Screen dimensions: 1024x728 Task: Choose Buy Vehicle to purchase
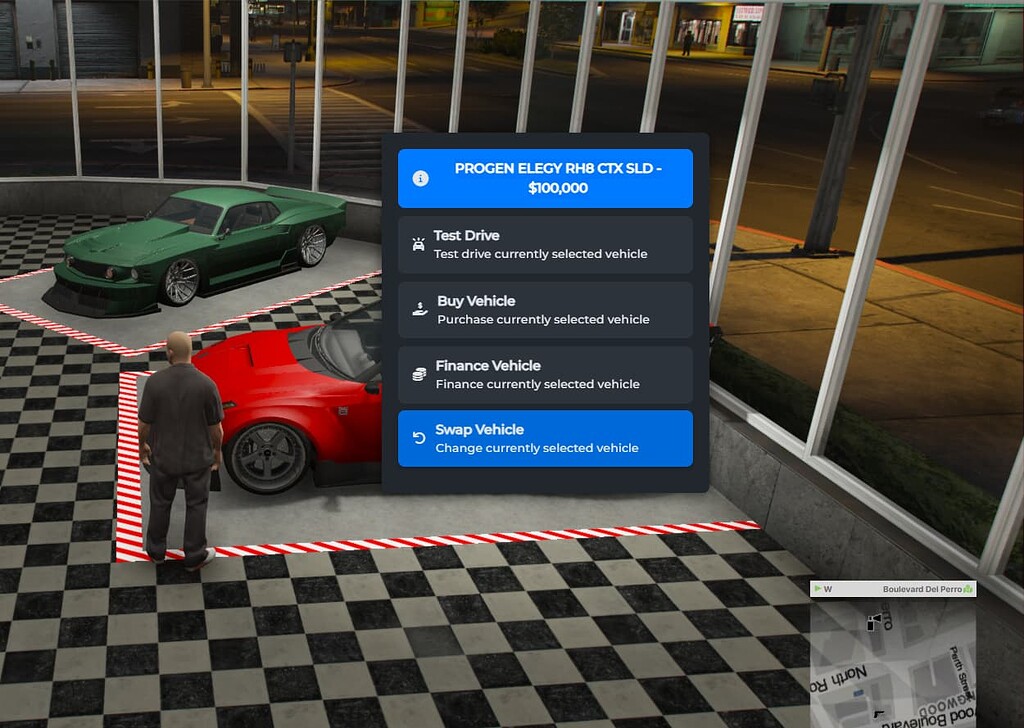click(545, 310)
